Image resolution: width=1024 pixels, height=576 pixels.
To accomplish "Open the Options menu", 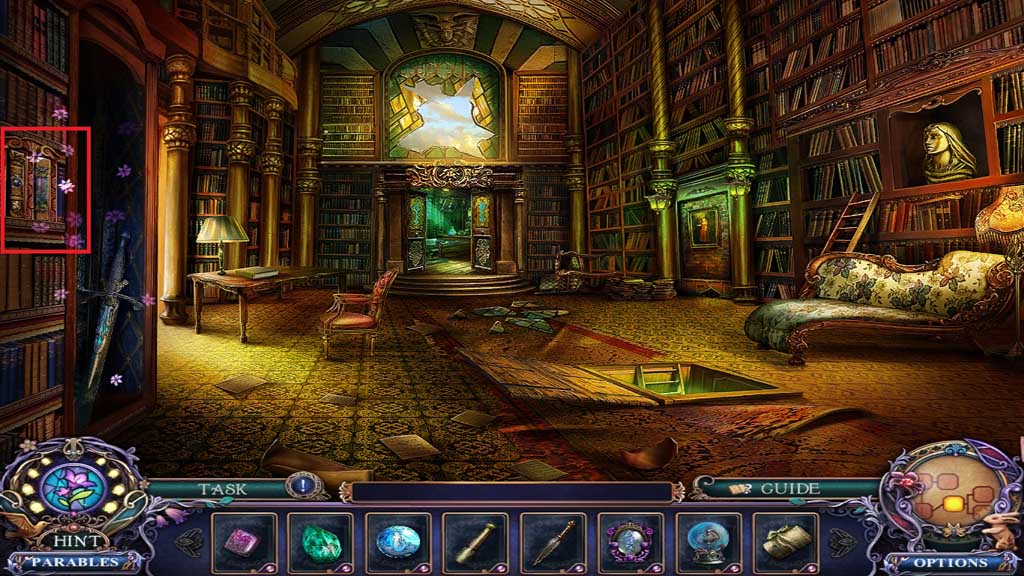I will (x=951, y=562).
